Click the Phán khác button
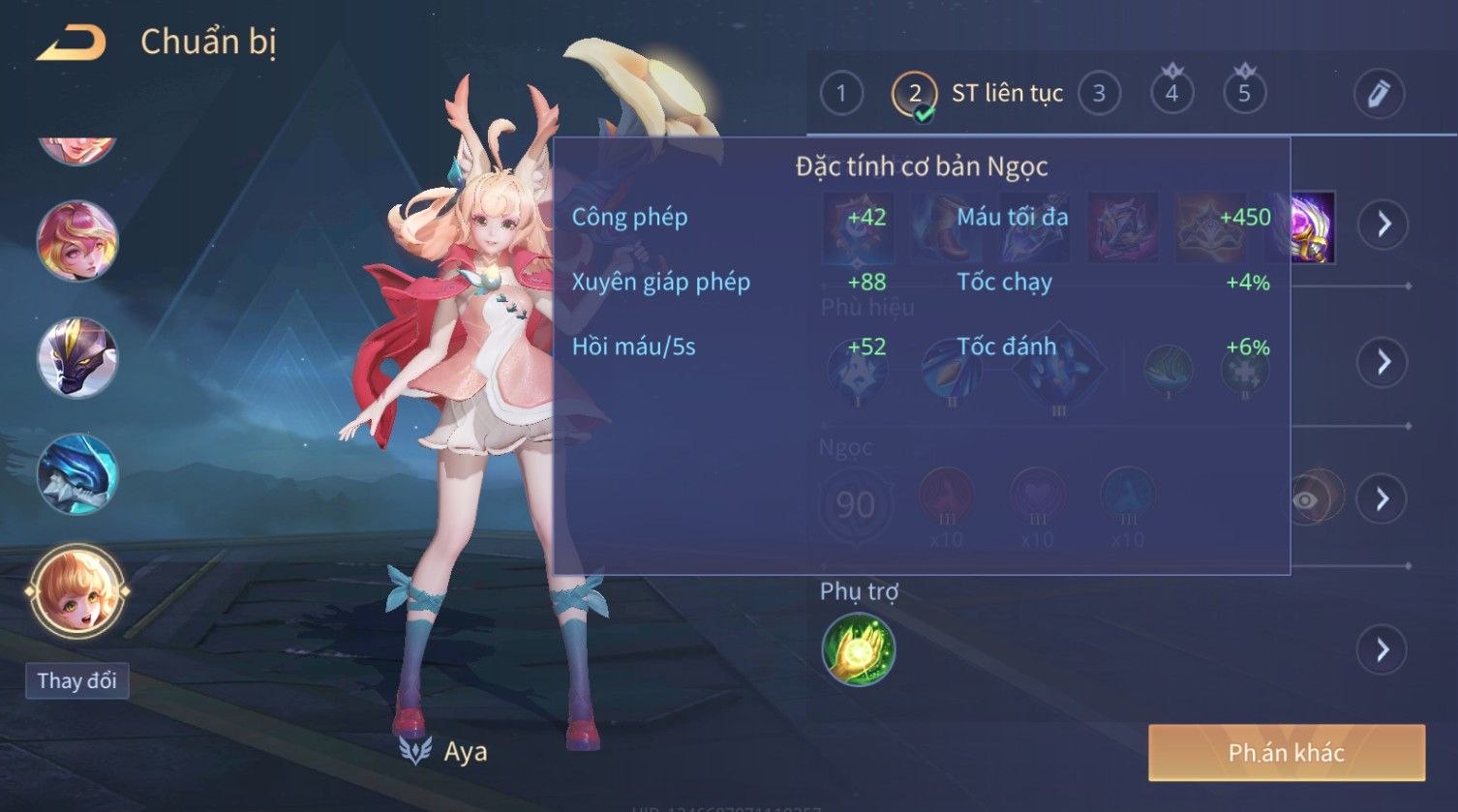1458x812 pixels. [1286, 752]
